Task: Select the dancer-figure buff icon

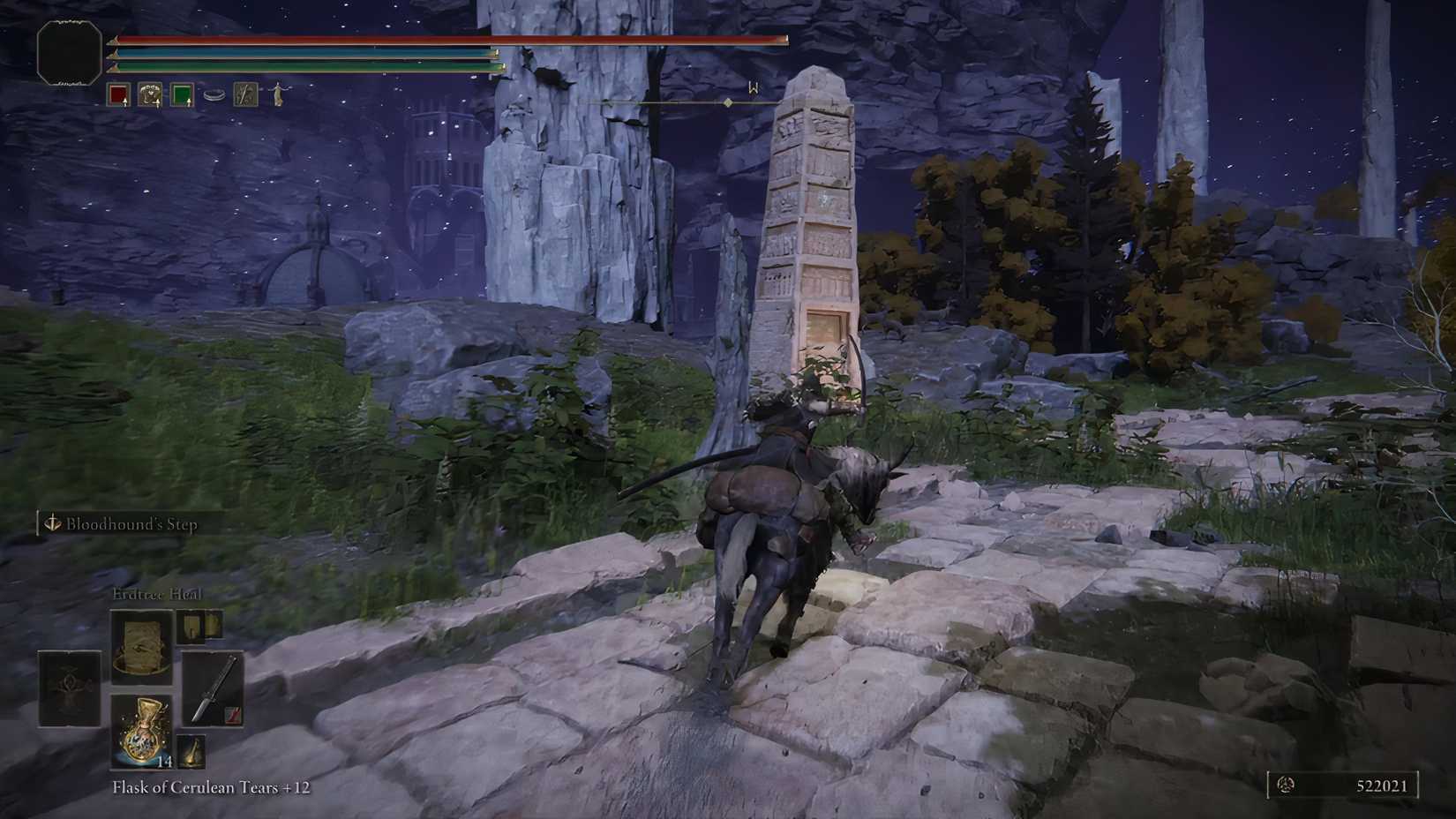Action: [278, 94]
